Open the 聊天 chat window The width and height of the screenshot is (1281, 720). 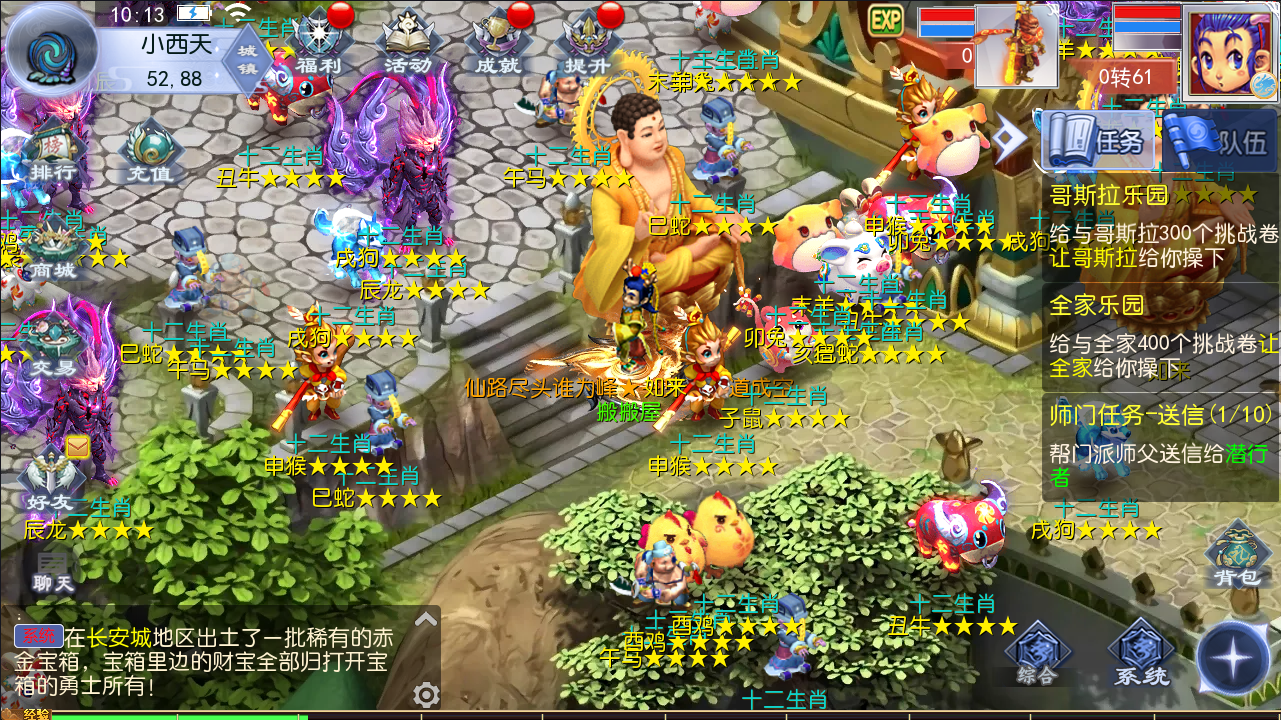52,572
